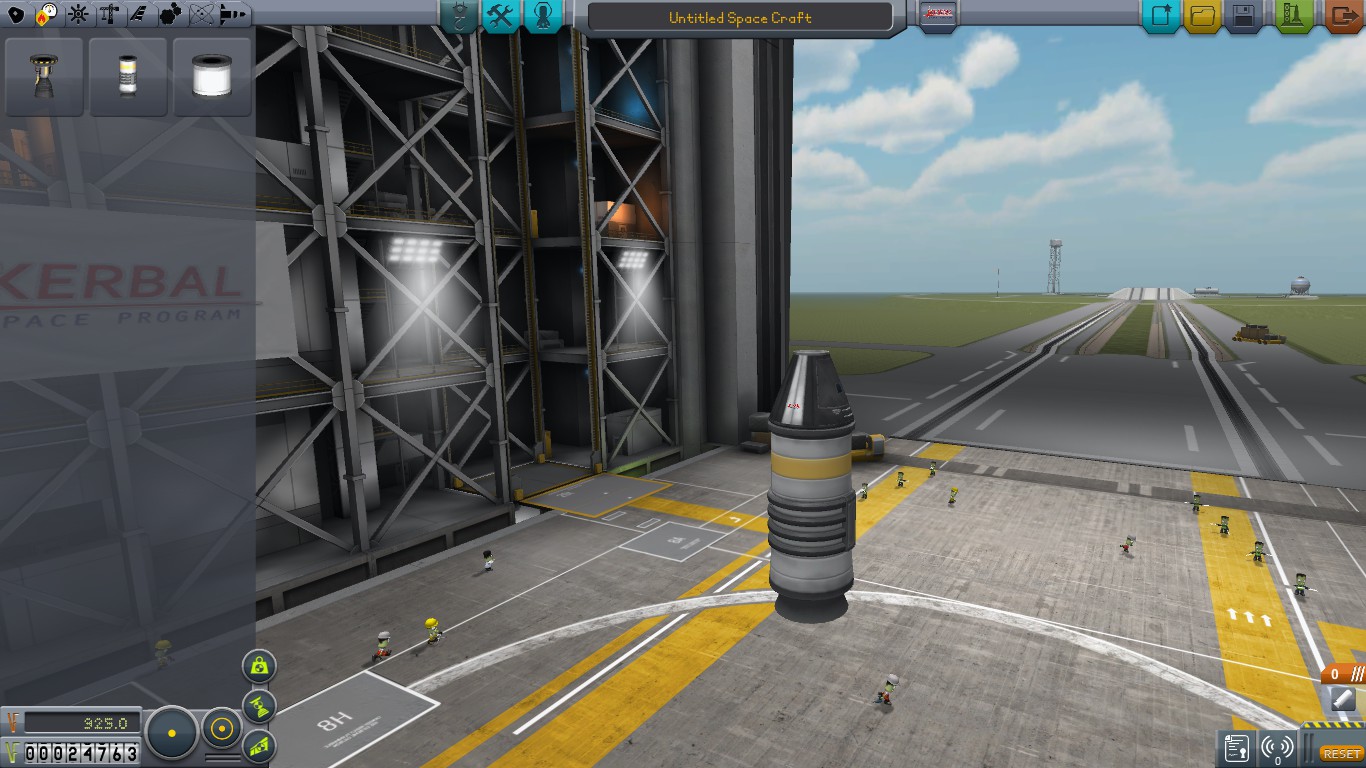
Task: Switch to the Engines category tab
Action: coord(46,15)
